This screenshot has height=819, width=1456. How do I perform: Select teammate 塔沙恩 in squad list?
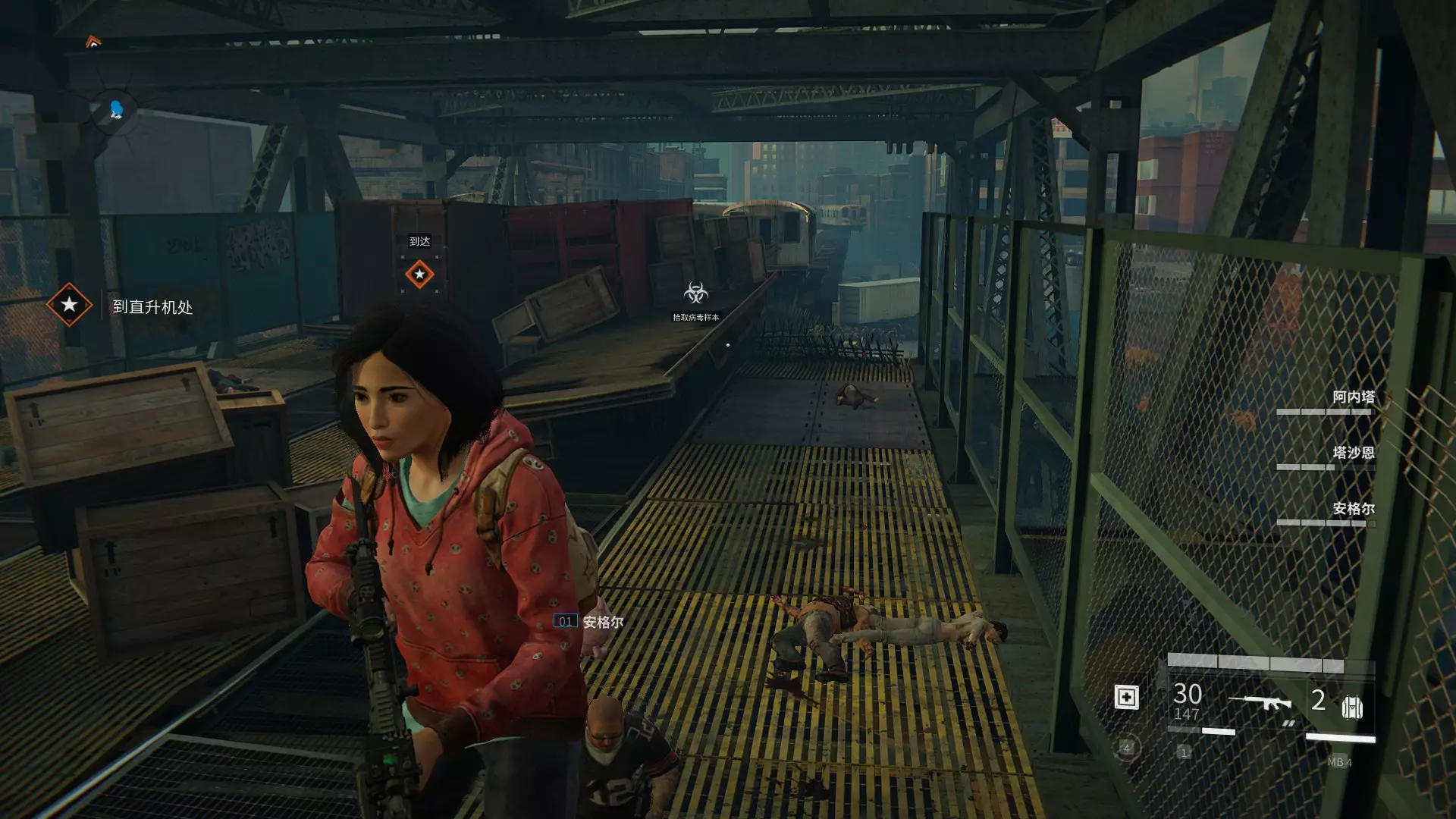click(1353, 453)
